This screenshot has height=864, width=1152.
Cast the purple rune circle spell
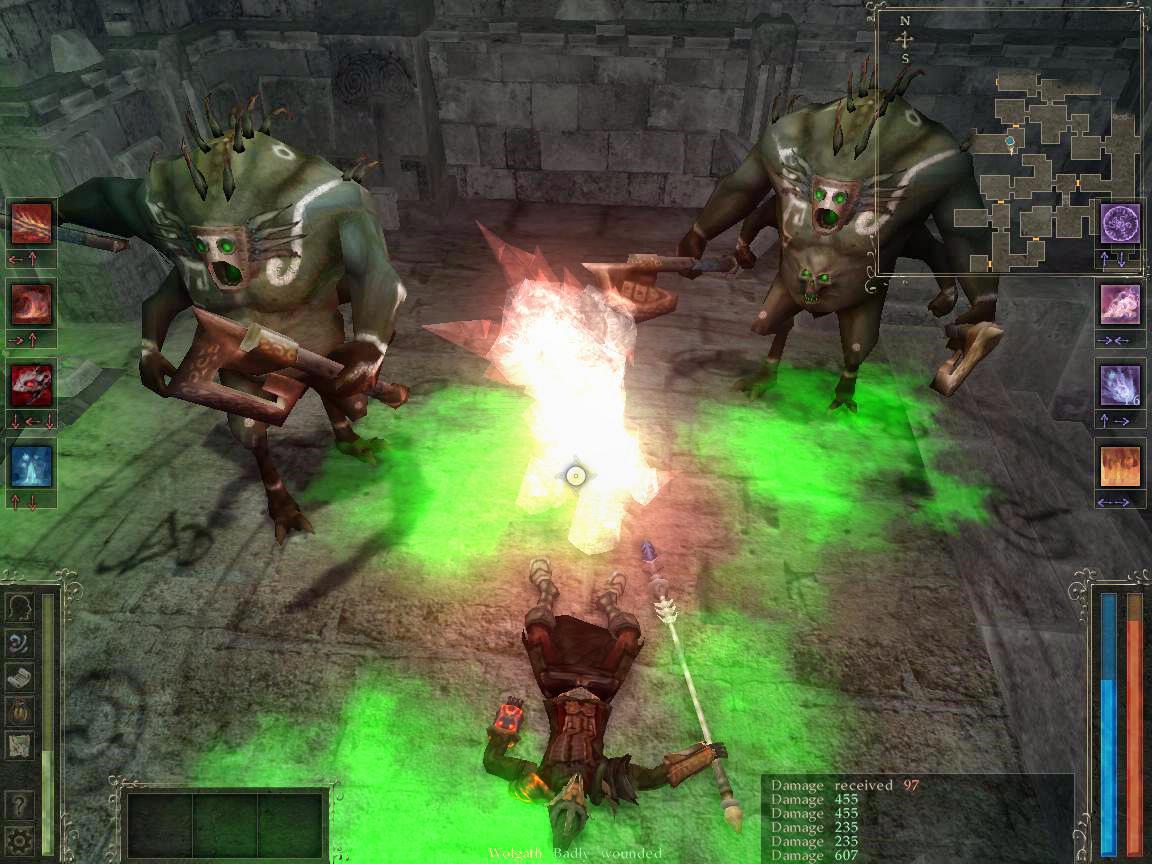click(x=1120, y=223)
